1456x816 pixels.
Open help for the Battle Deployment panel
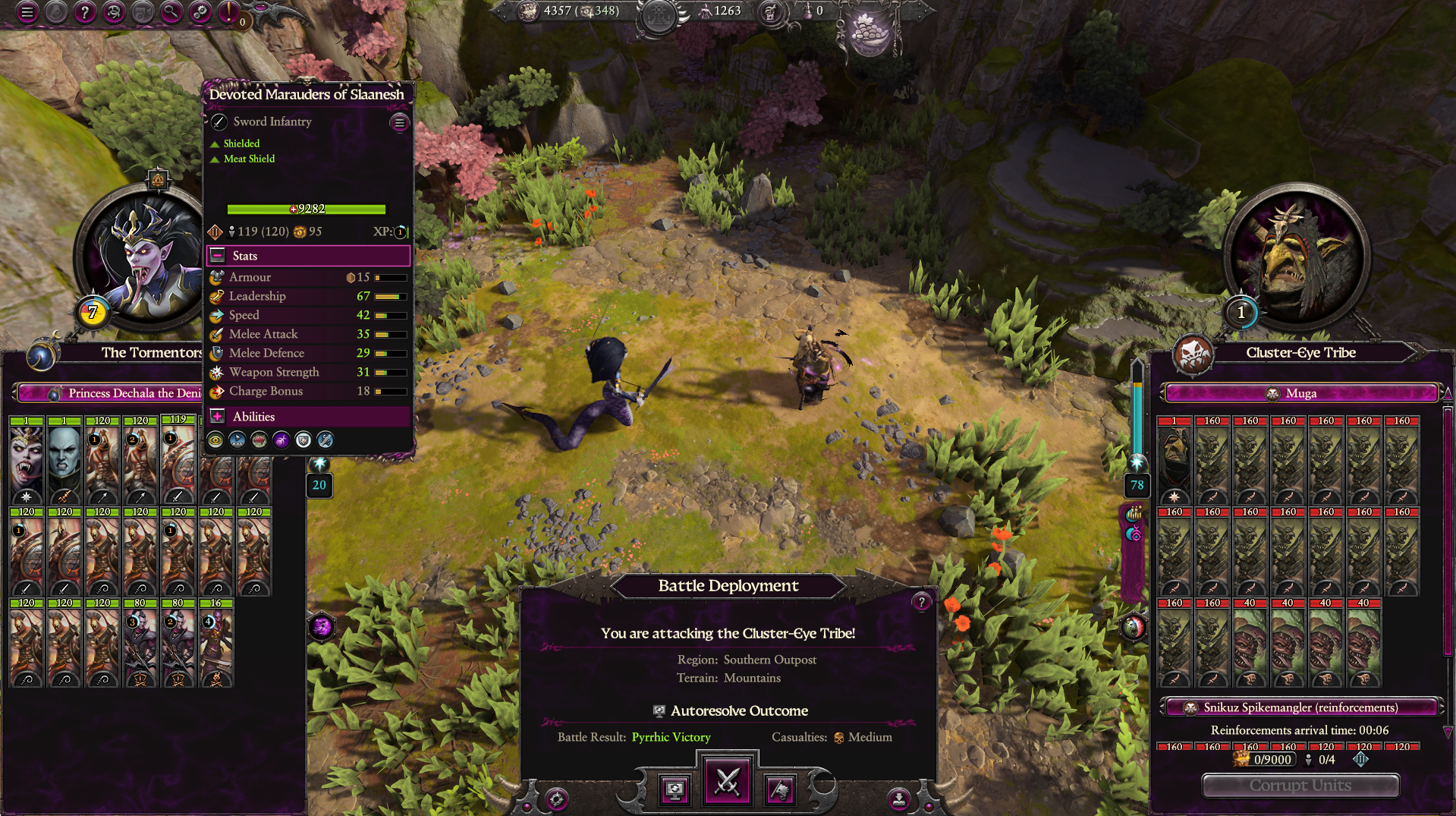click(921, 602)
